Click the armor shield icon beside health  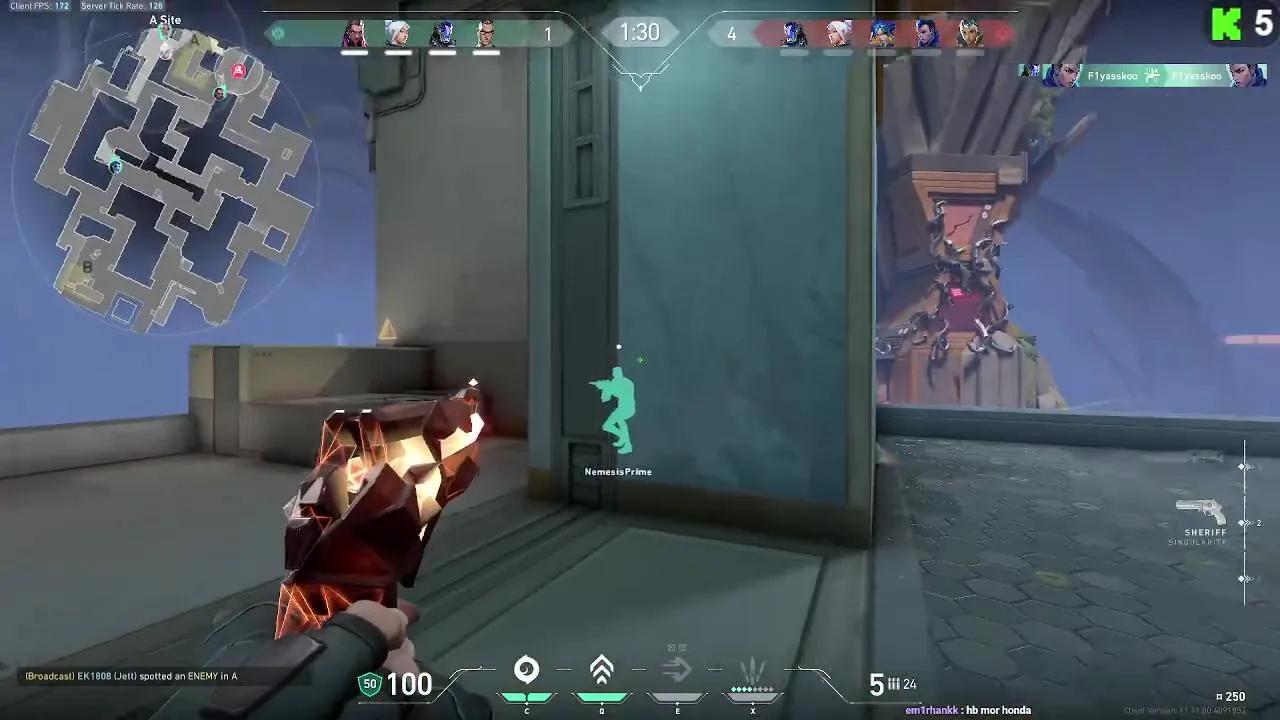(369, 685)
